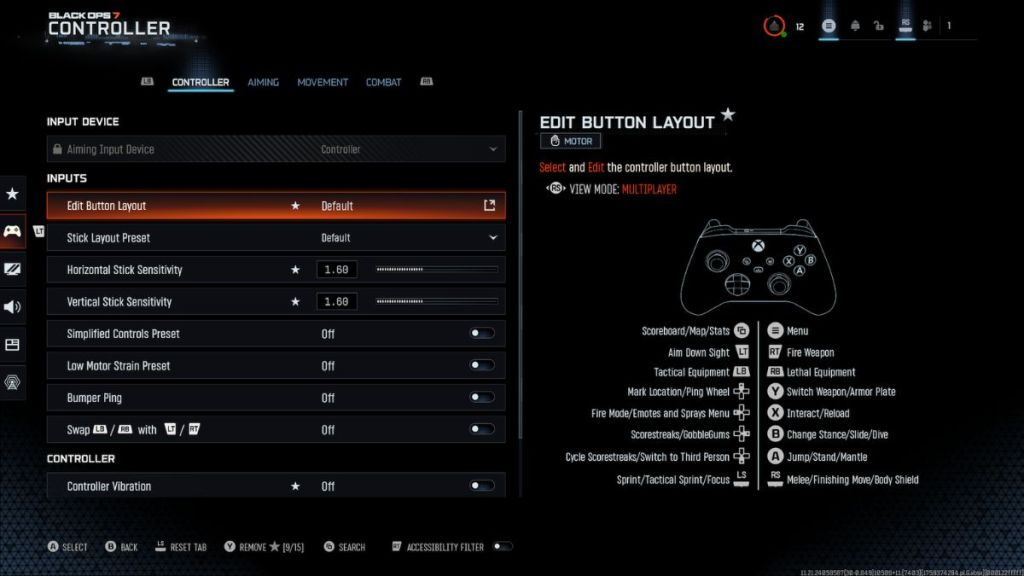
Task: Open the speaker audio settings category
Action: 13,307
